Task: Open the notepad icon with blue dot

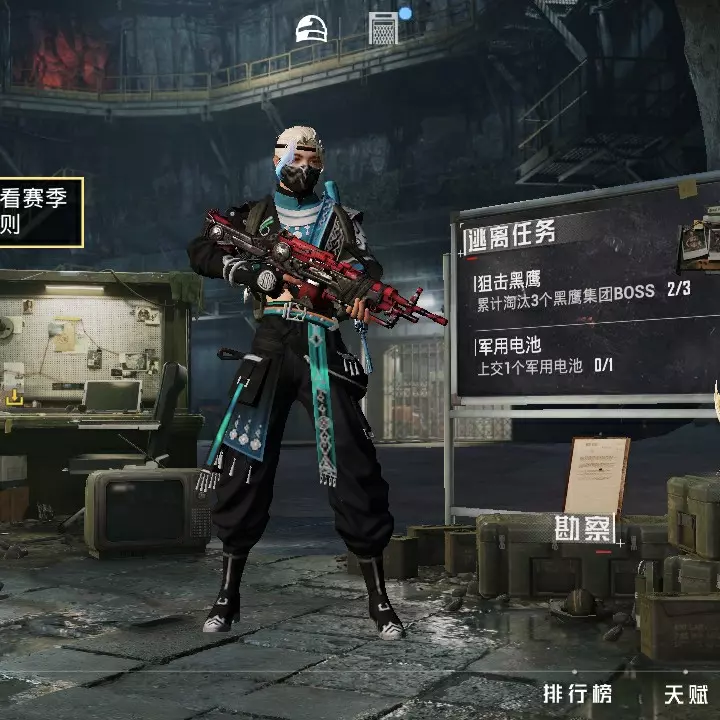Action: click(x=384, y=27)
